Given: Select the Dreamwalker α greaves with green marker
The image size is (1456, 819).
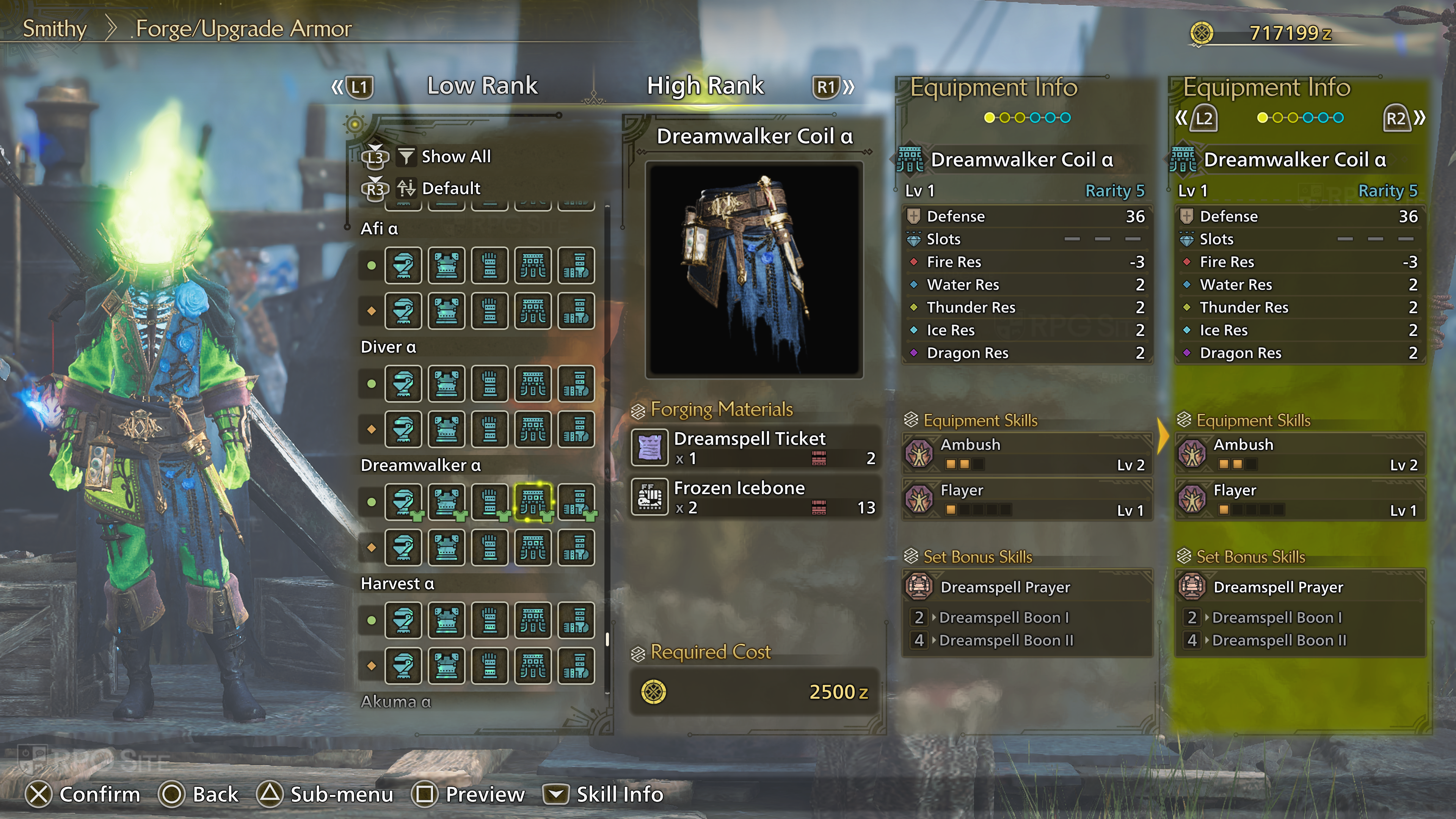Looking at the screenshot, I should click(576, 501).
